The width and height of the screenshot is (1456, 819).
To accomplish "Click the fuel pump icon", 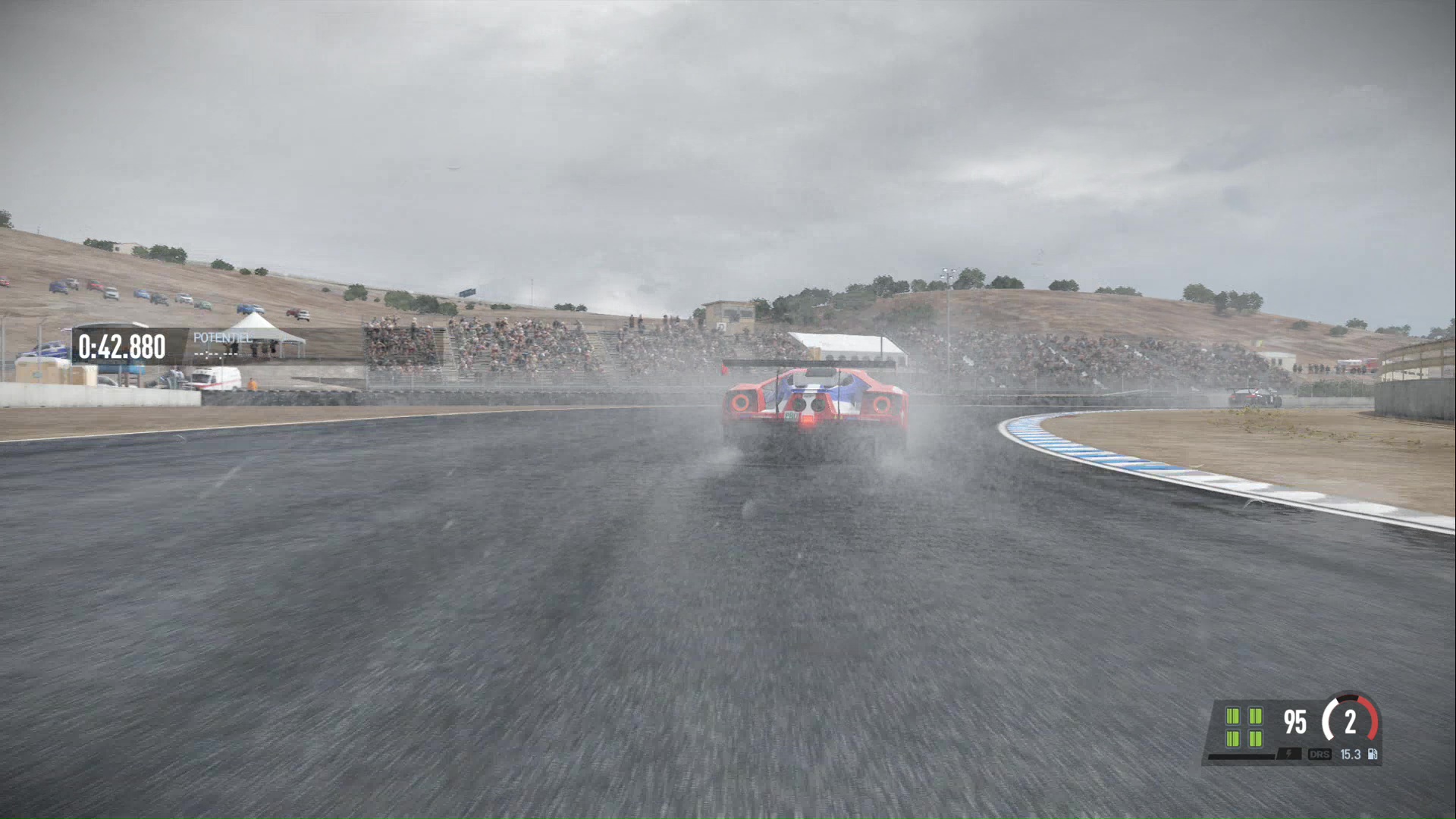I will point(1373,755).
